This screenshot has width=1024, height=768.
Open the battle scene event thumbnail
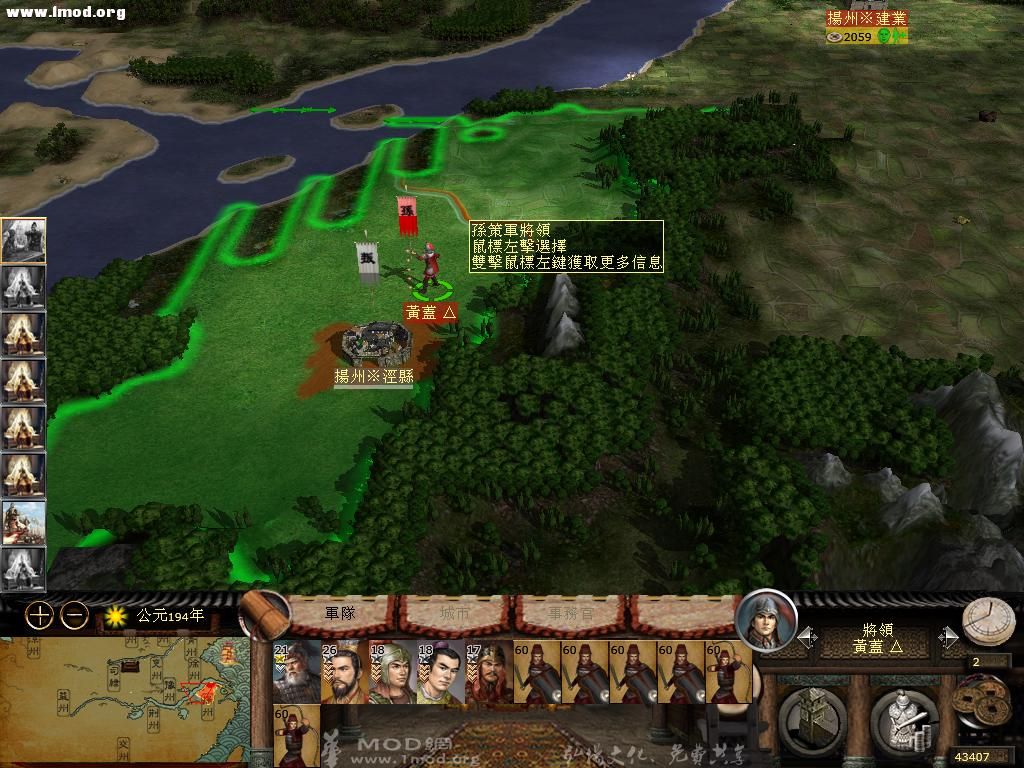click(x=23, y=522)
